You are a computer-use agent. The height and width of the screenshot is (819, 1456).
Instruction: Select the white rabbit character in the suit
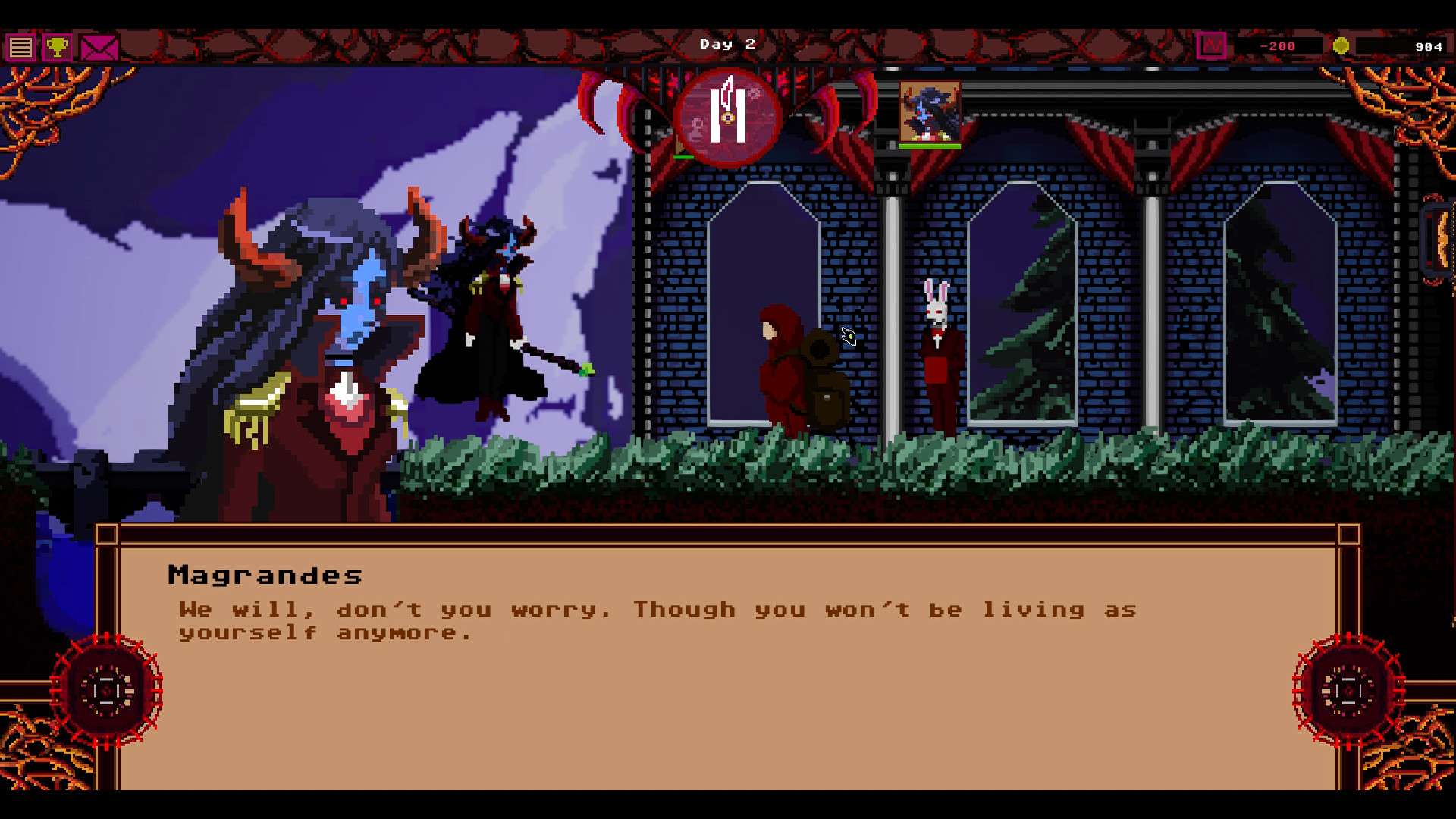pyautogui.click(x=938, y=356)
